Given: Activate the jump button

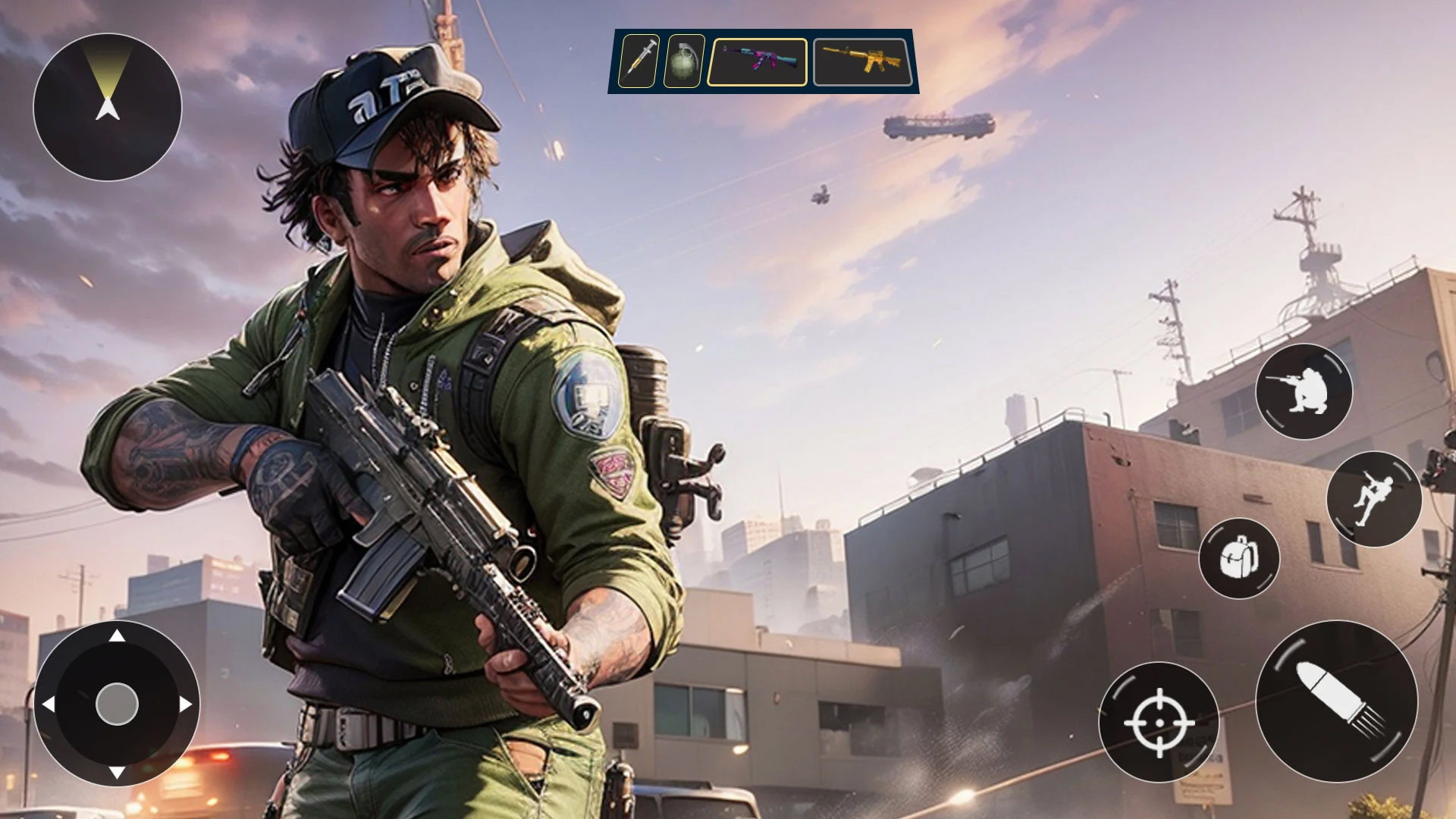Looking at the screenshot, I should point(1373,498).
